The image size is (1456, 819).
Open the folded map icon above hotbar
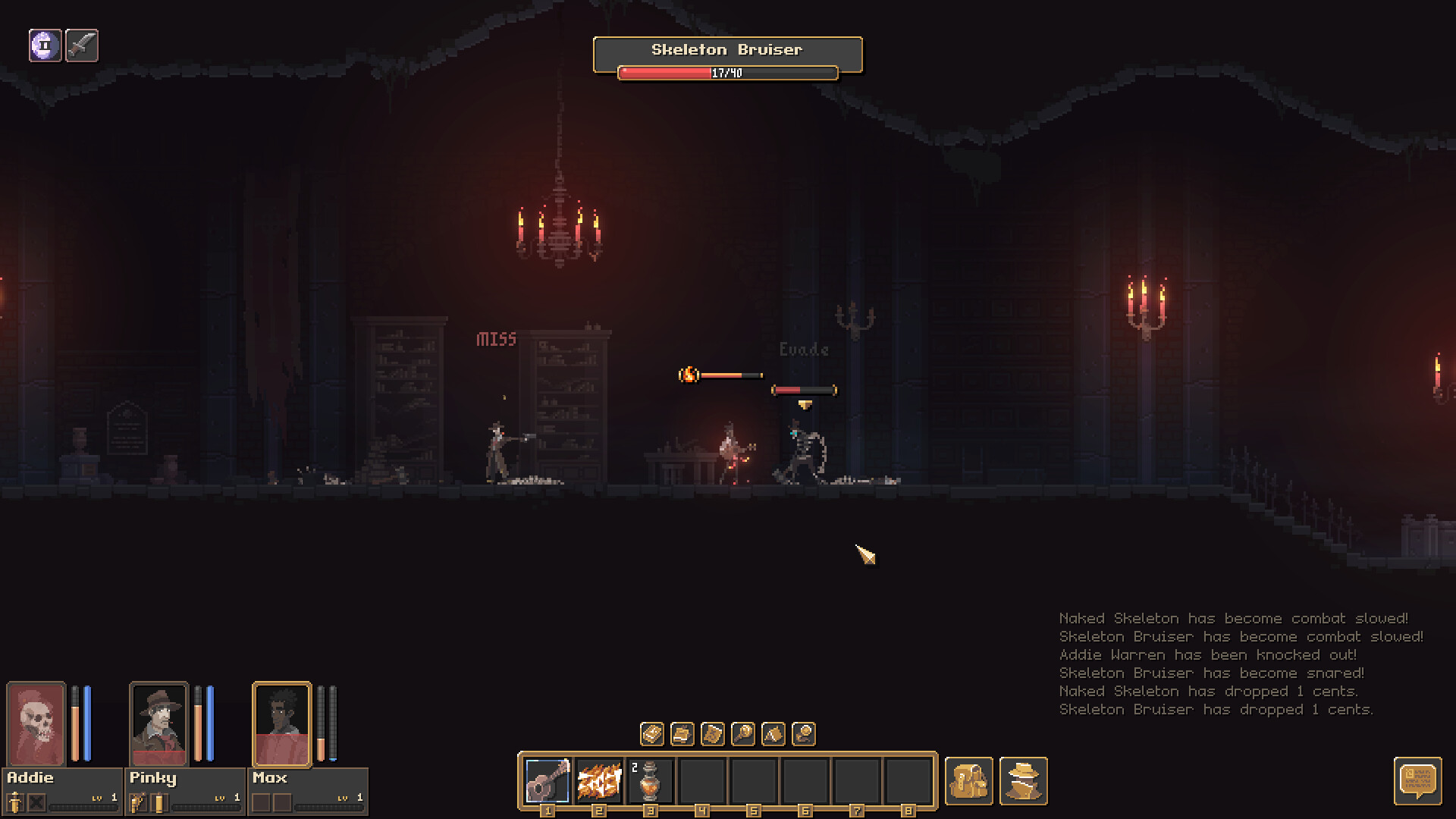pyautogui.click(x=713, y=734)
